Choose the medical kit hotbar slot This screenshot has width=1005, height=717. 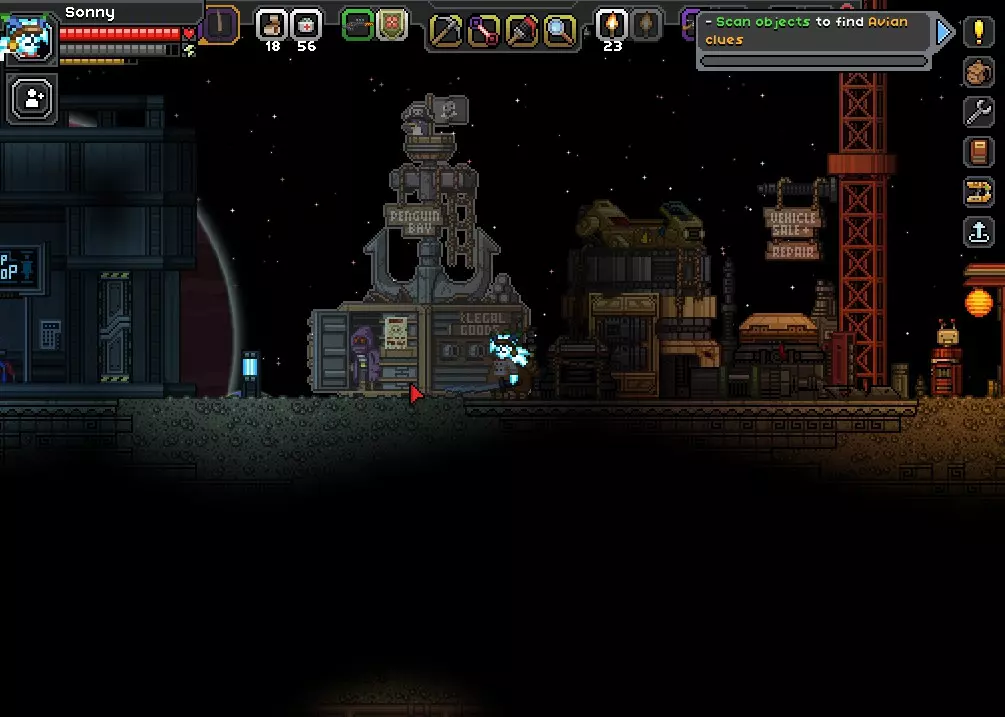click(306, 24)
